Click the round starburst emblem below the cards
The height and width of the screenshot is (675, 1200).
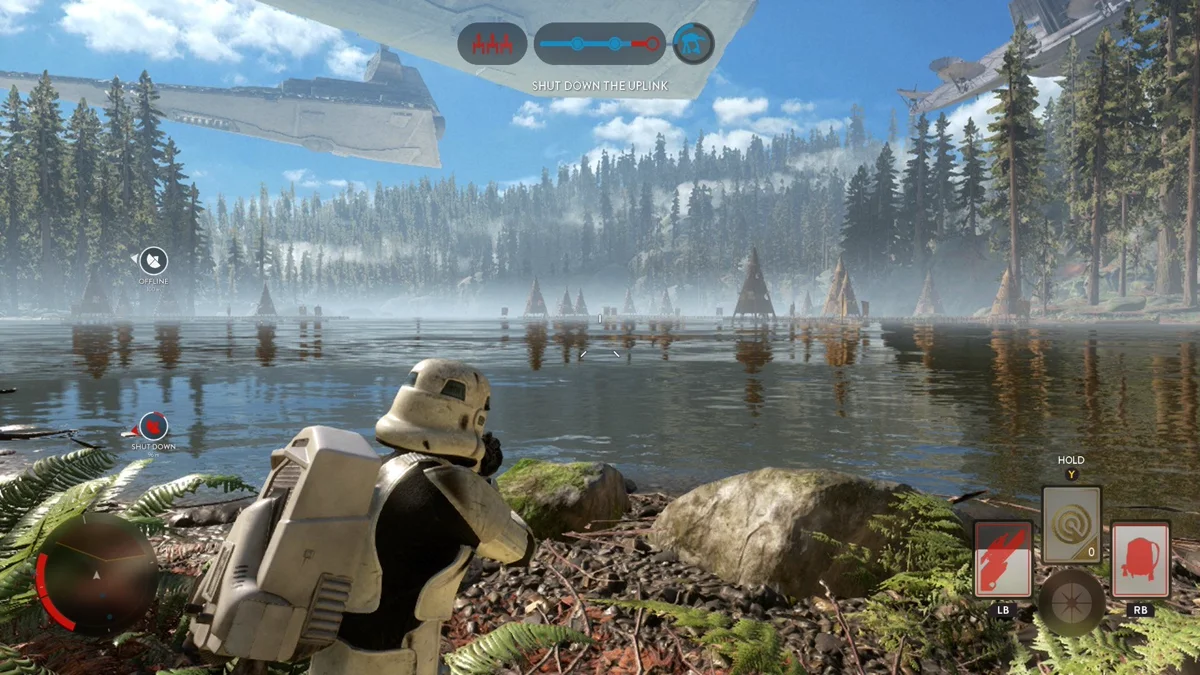point(1071,603)
